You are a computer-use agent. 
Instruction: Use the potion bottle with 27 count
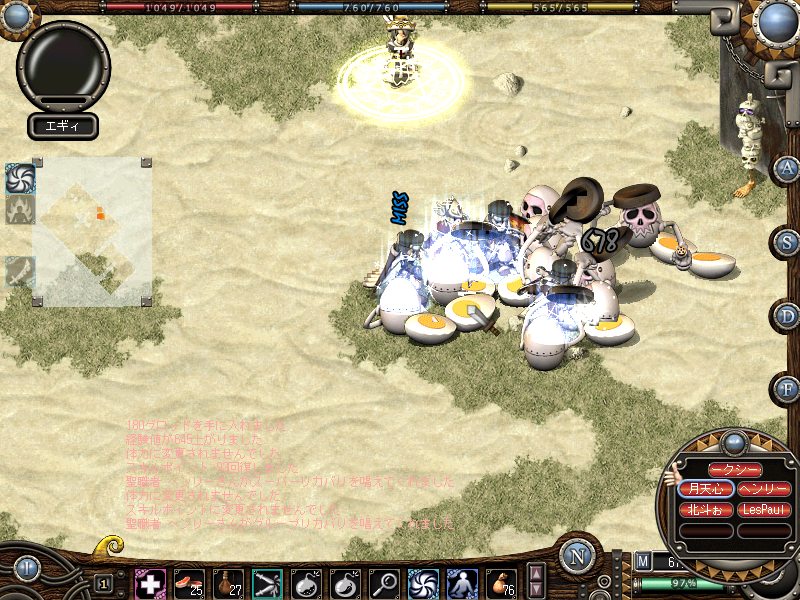(228, 583)
